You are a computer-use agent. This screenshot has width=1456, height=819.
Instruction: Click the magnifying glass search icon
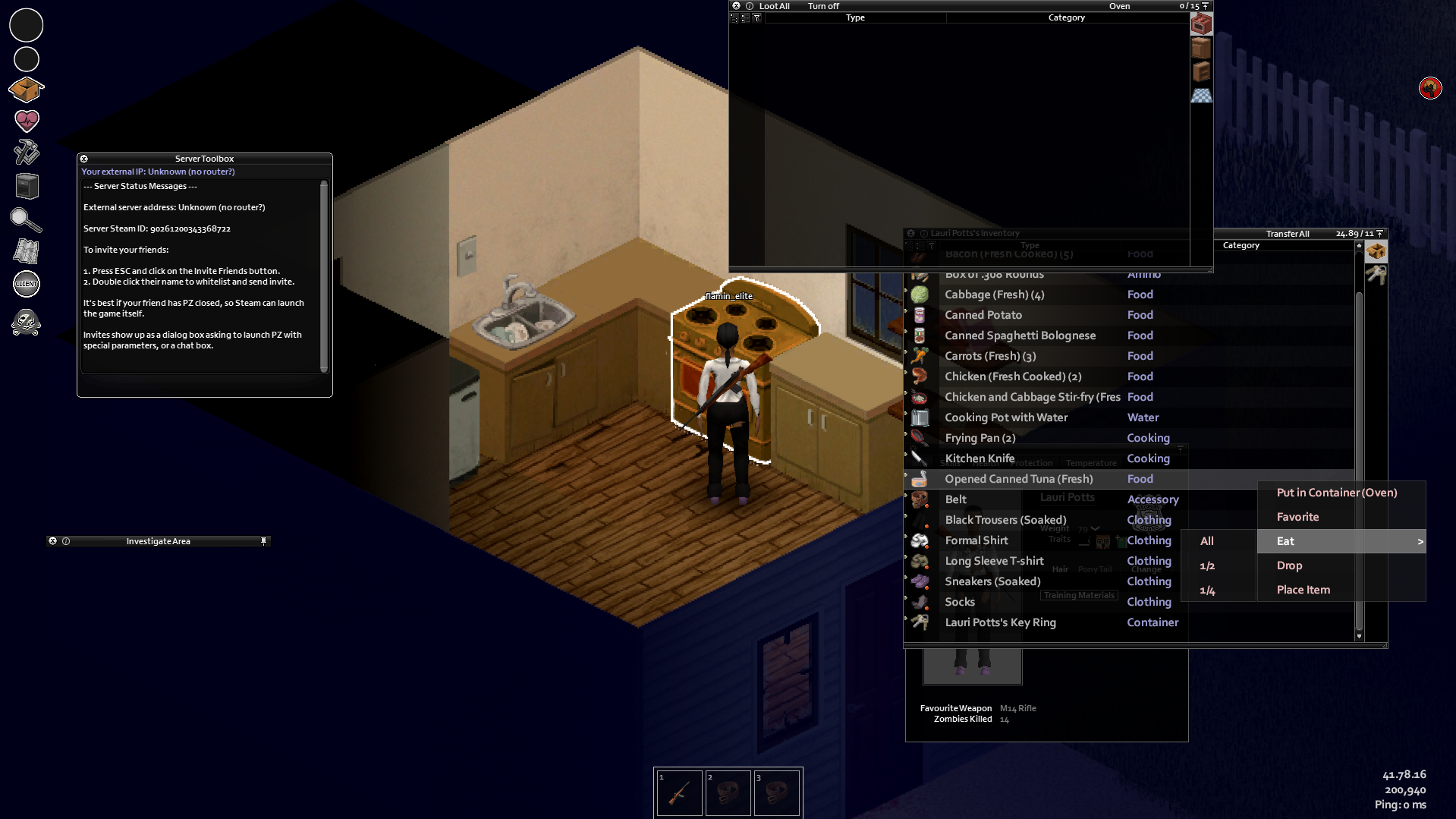pyautogui.click(x=26, y=219)
